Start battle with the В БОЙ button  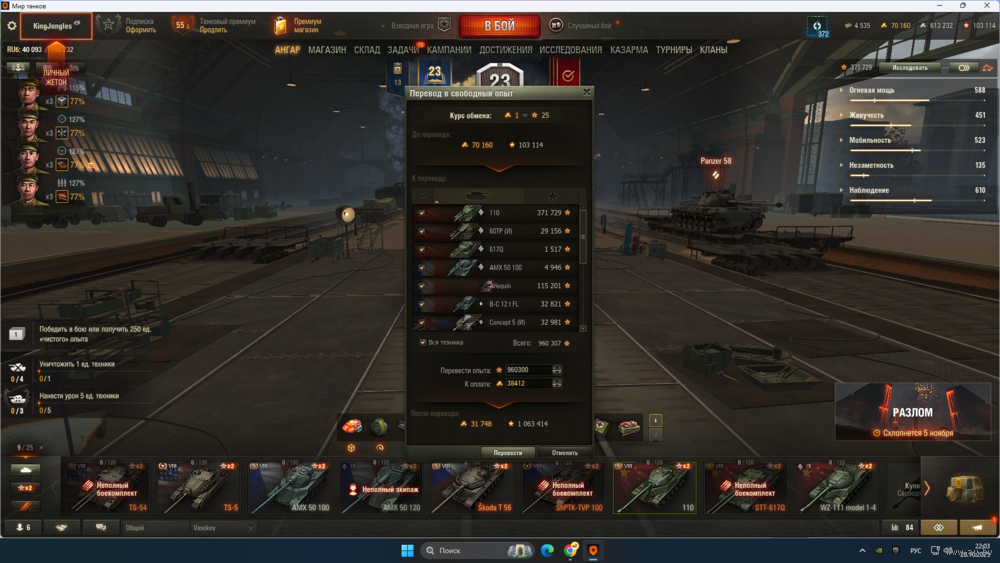499,24
